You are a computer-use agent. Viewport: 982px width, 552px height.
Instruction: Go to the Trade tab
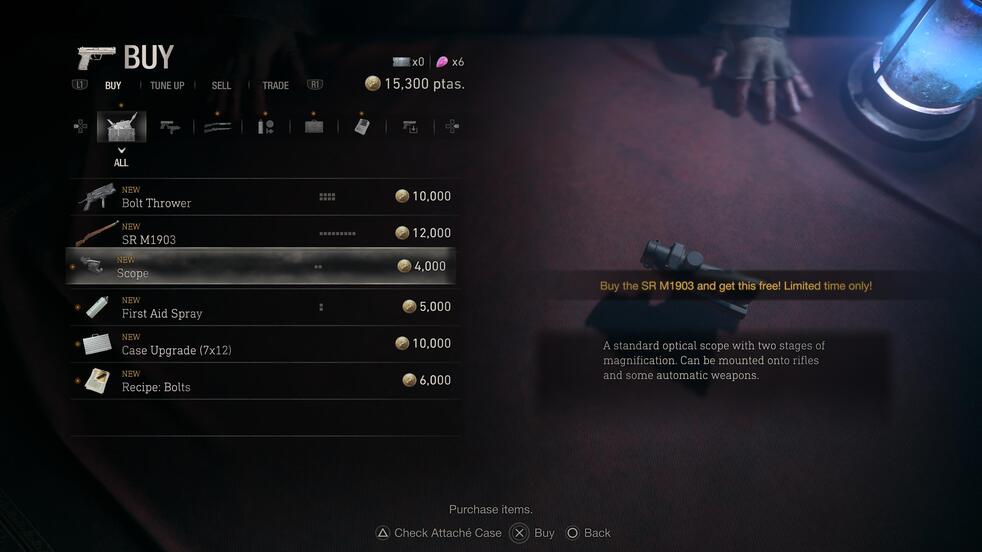[x=275, y=86]
